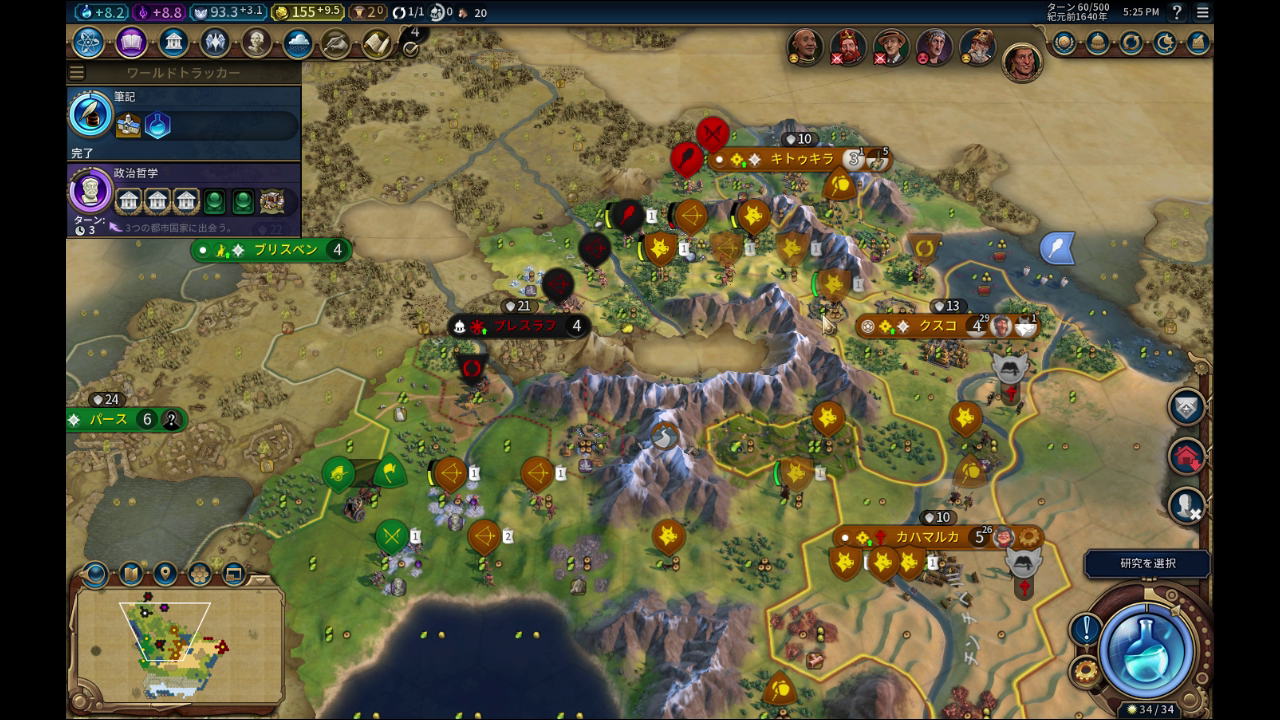Open the Great People portrait icon

point(256,43)
